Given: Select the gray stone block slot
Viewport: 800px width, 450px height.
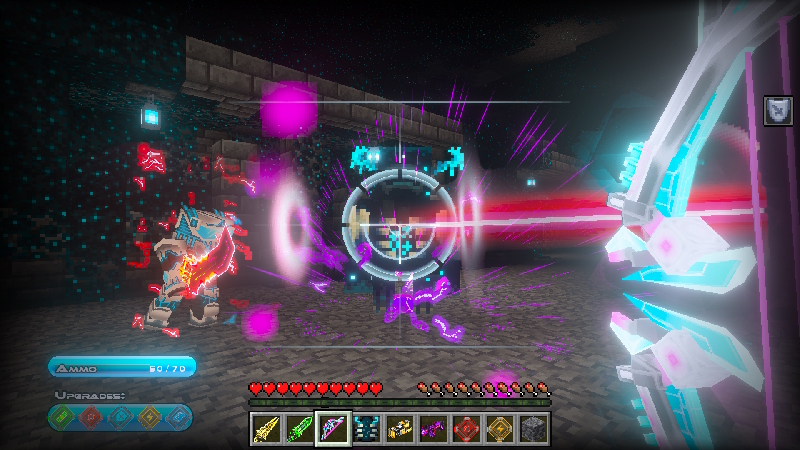Looking at the screenshot, I should [534, 428].
